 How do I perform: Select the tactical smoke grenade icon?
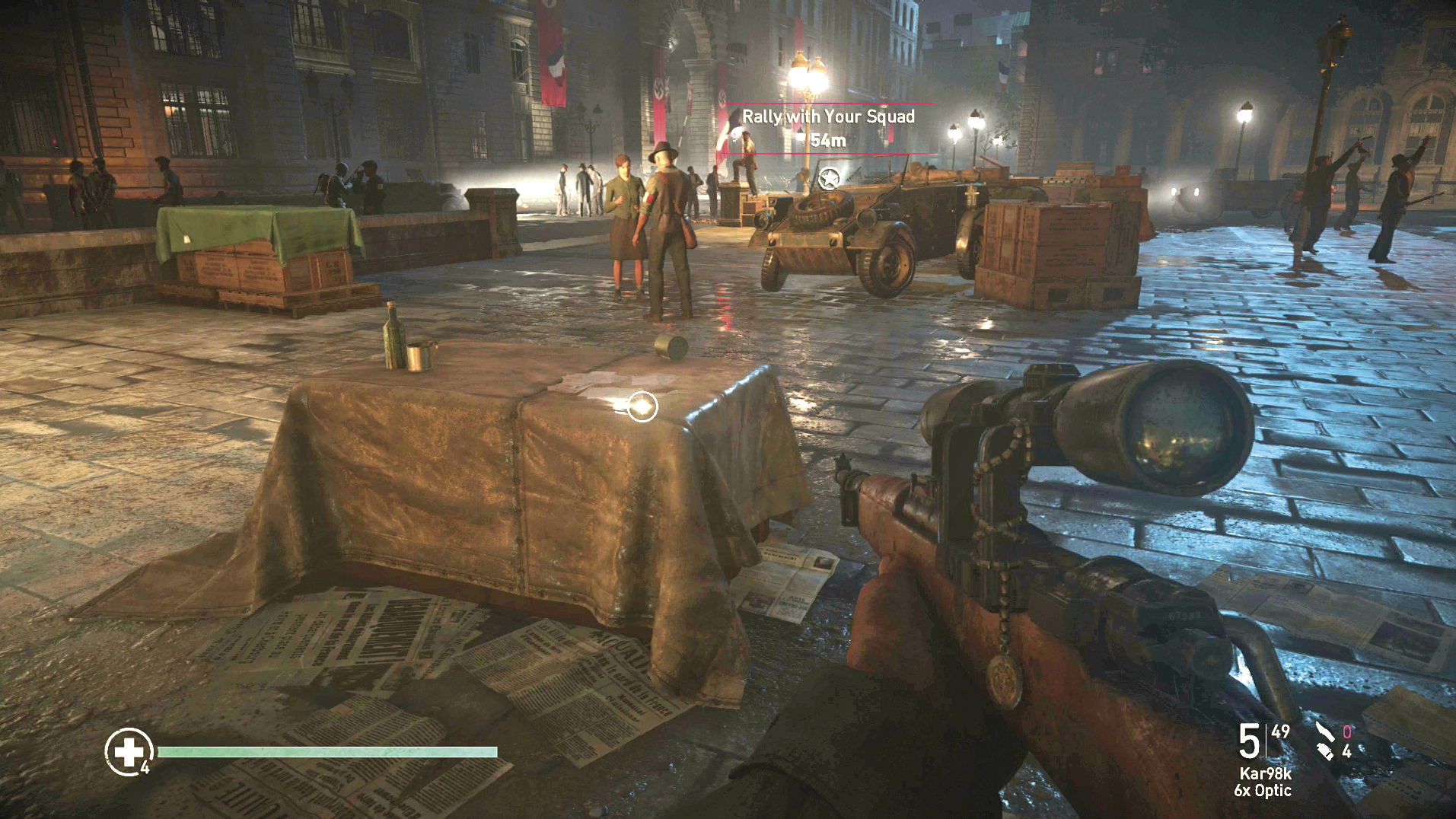(x=1324, y=753)
